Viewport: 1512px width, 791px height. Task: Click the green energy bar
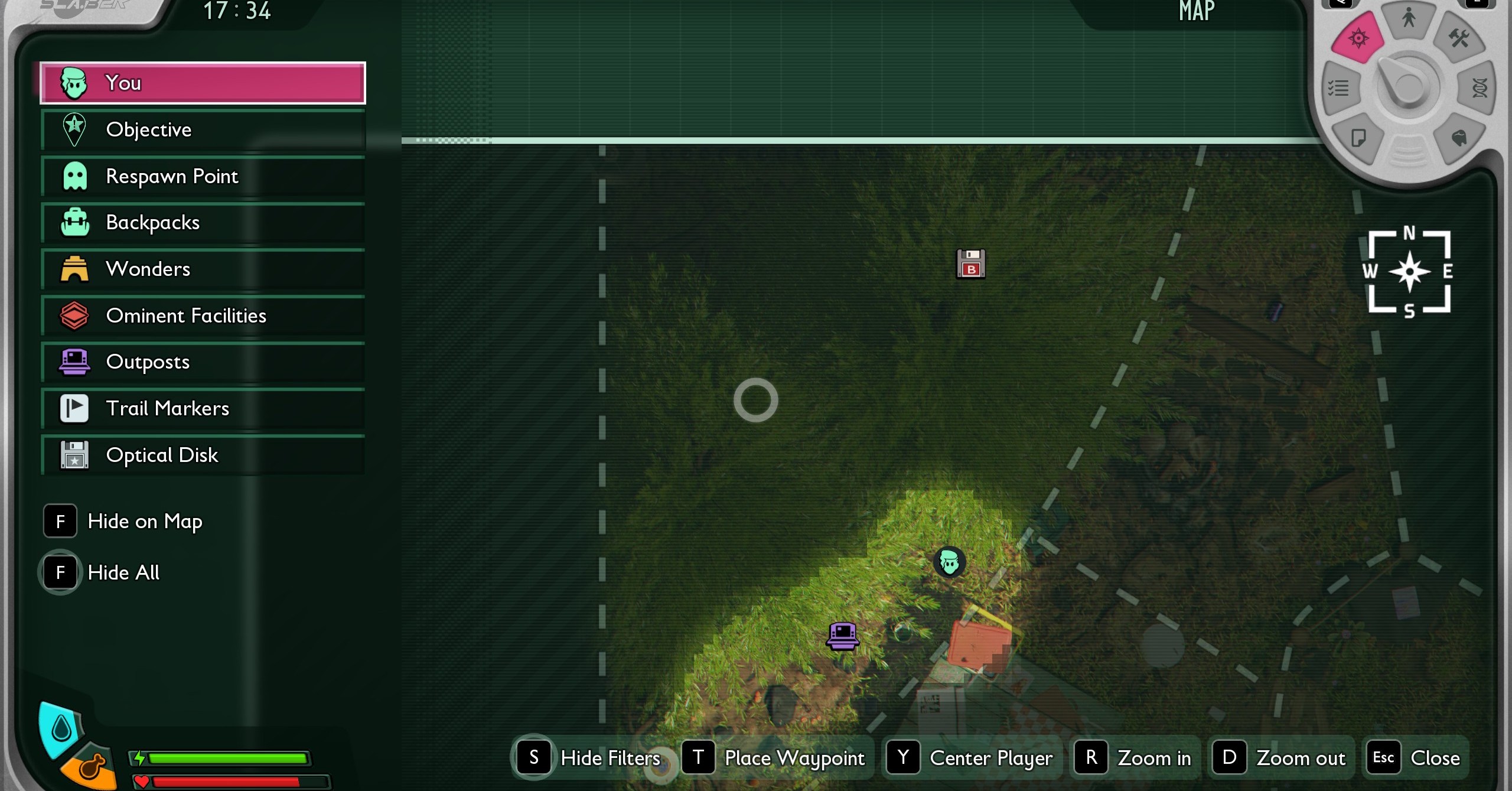pyautogui.click(x=229, y=758)
